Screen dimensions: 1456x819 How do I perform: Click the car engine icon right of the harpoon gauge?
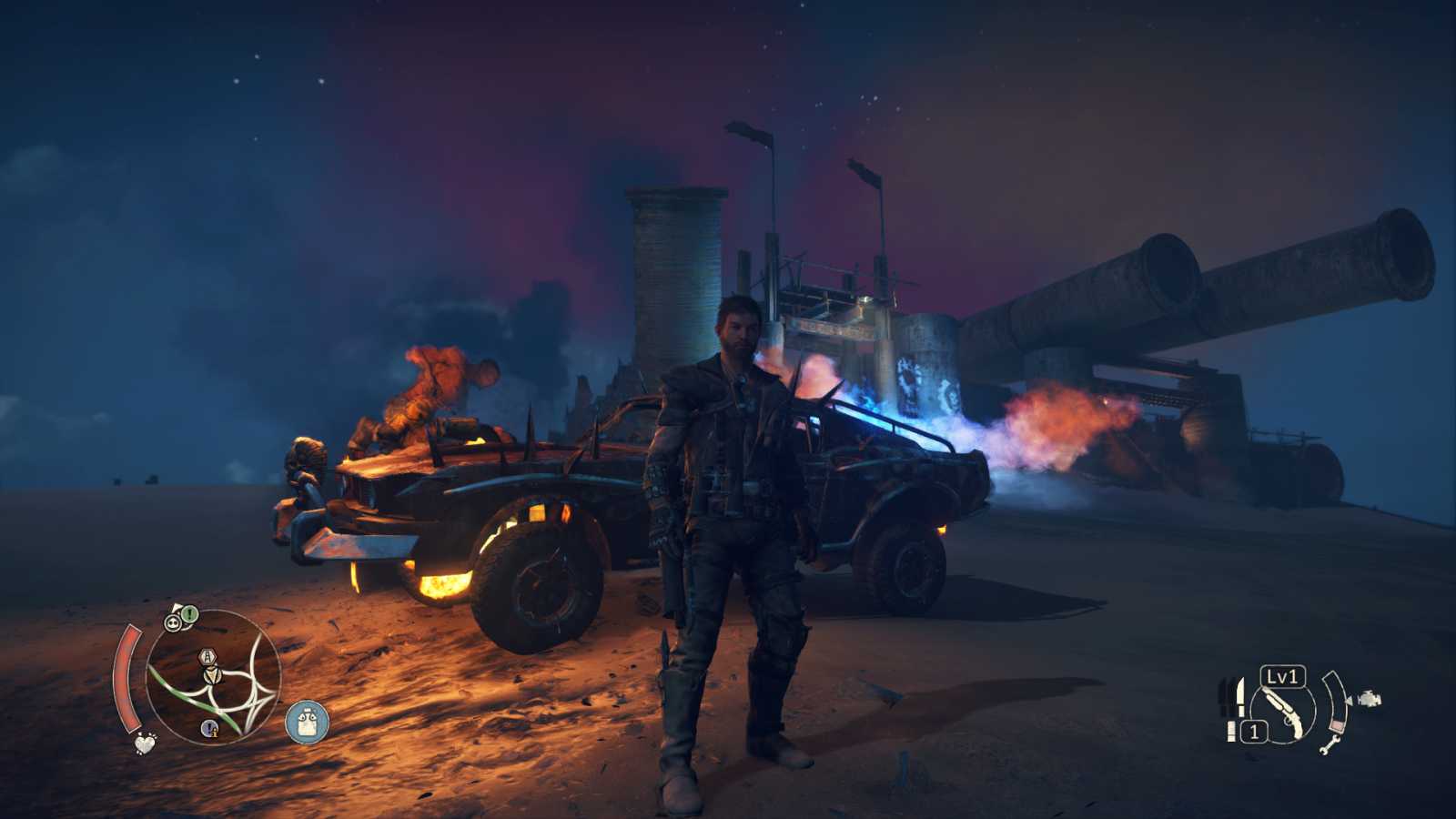tap(1370, 699)
